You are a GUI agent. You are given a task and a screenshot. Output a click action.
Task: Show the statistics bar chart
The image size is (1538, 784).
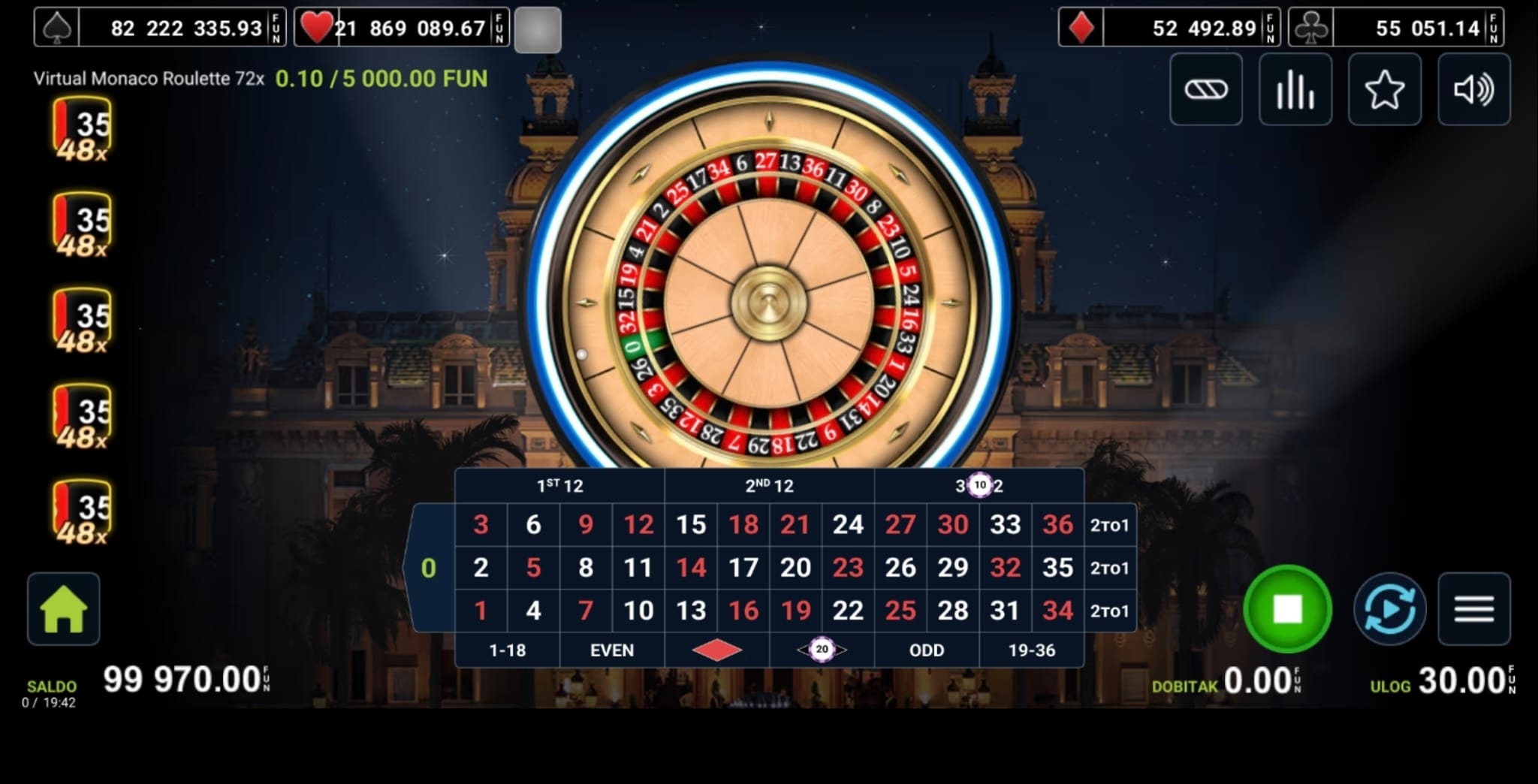[1295, 90]
